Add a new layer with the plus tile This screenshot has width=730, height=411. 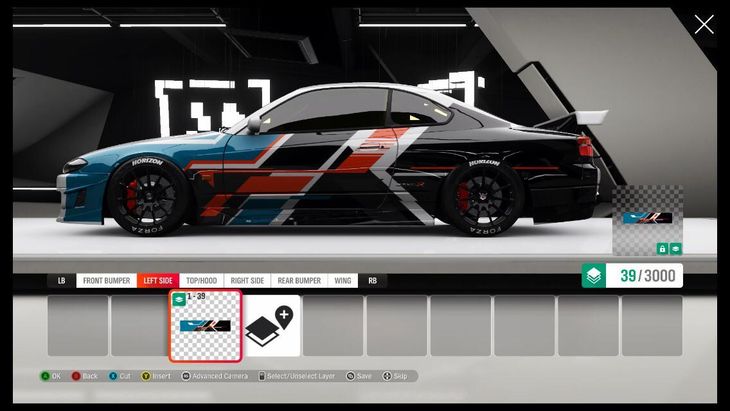click(x=272, y=325)
